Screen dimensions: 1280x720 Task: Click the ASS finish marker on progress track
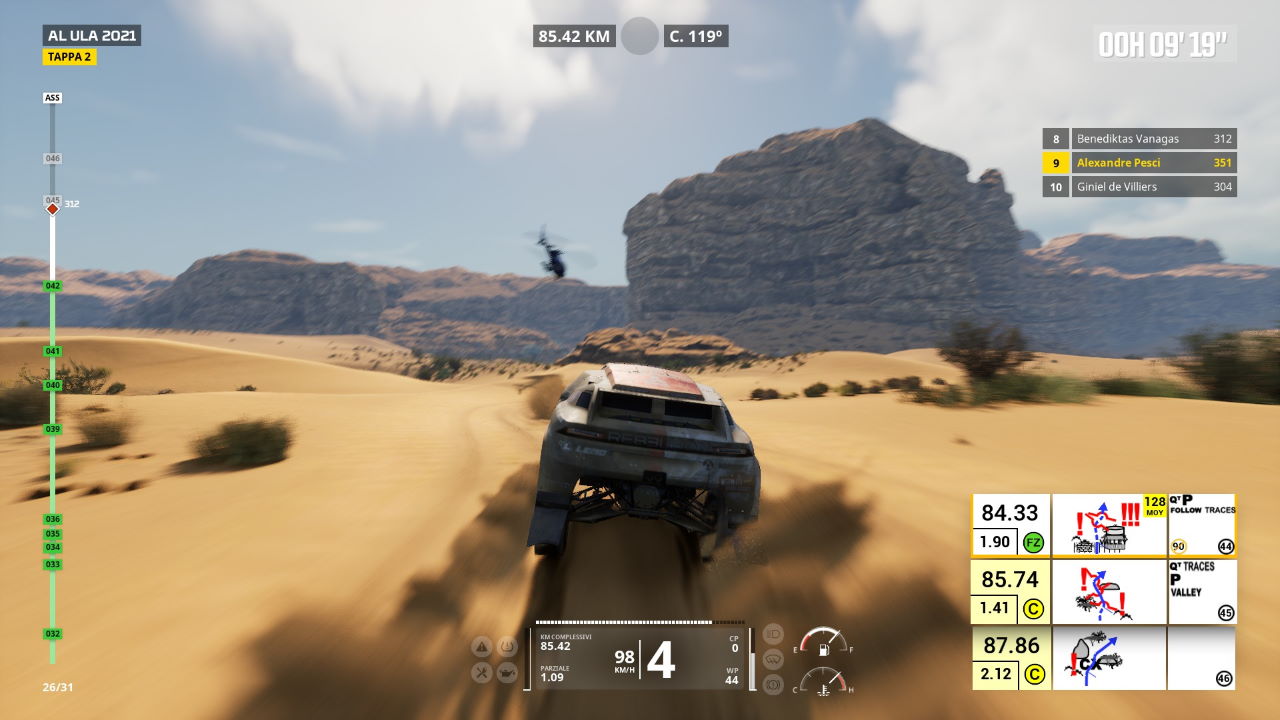pos(53,98)
